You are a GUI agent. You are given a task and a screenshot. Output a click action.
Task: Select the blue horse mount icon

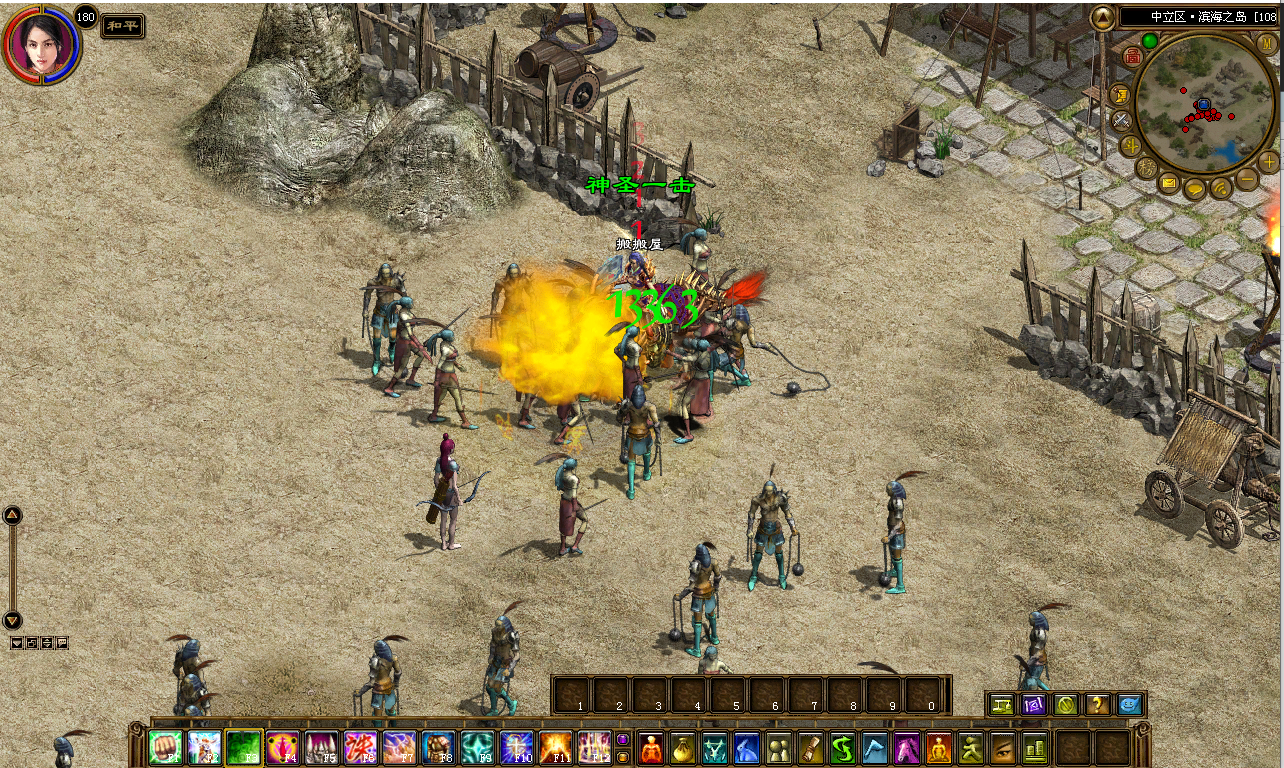(x=746, y=747)
